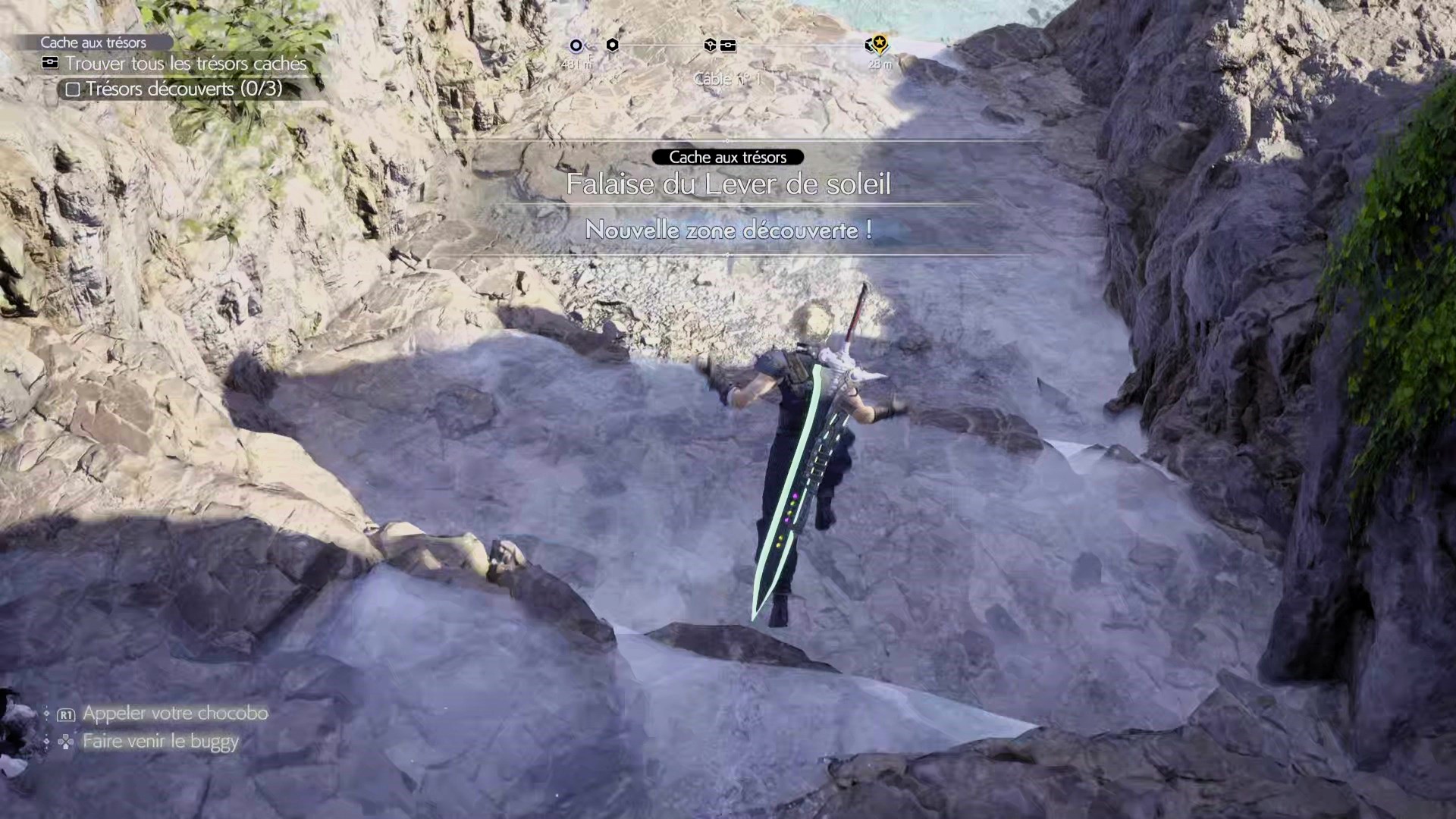Choose the 'Appeler votre chocobo' command
The width and height of the screenshot is (1456, 819).
click(174, 714)
